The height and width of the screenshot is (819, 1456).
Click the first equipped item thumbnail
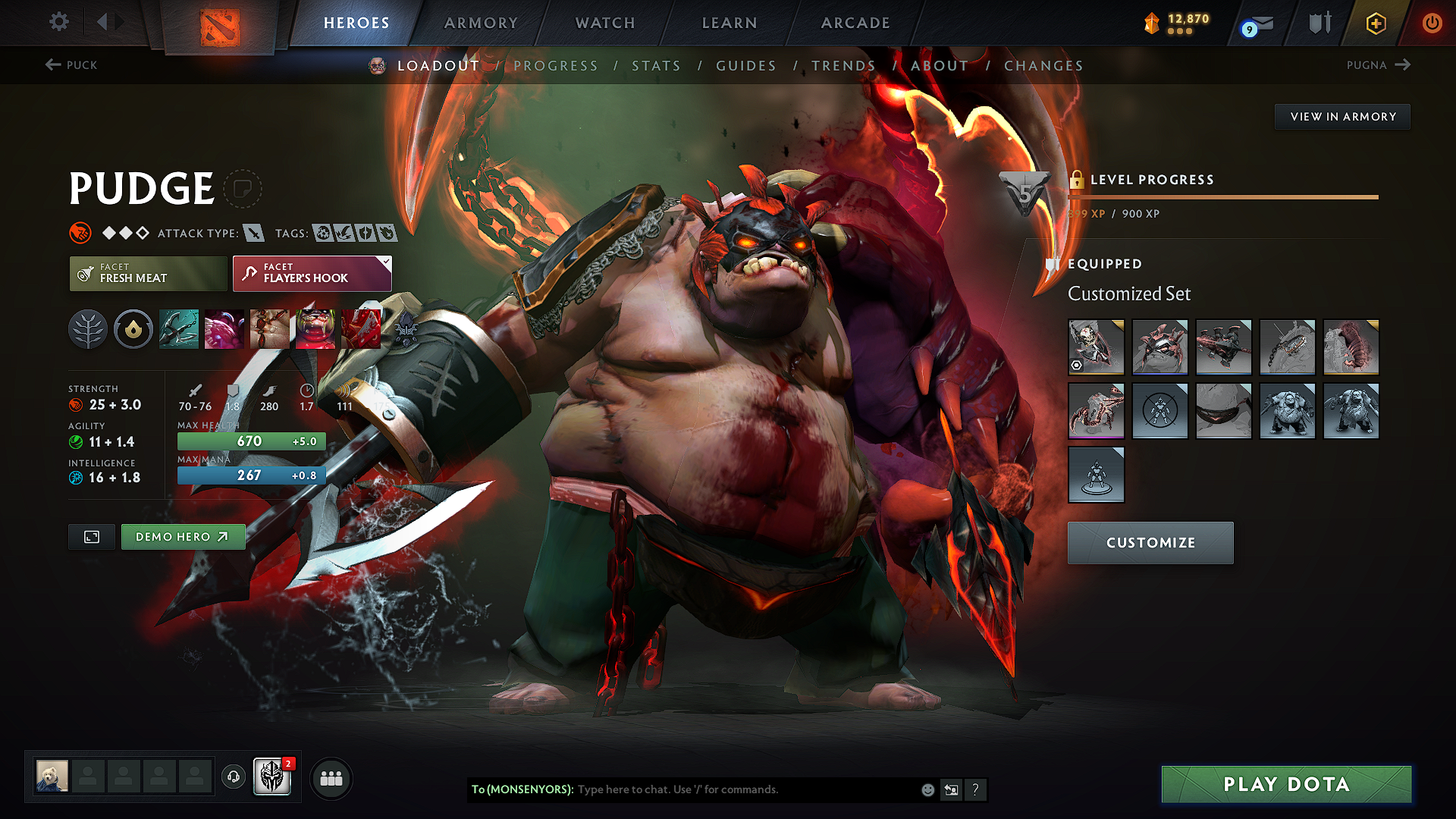coord(1096,347)
